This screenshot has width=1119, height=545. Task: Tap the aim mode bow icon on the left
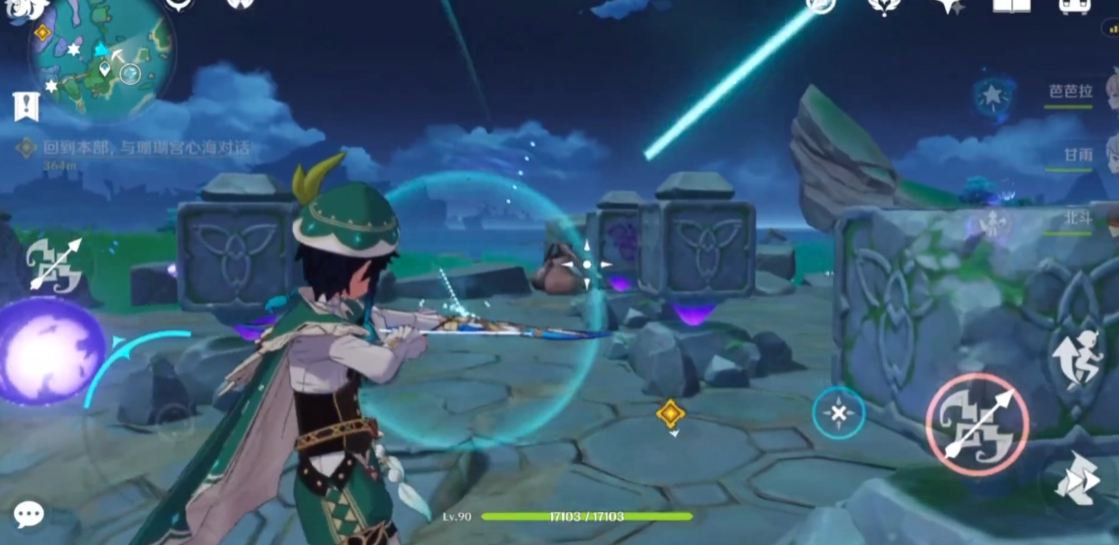click(x=55, y=264)
